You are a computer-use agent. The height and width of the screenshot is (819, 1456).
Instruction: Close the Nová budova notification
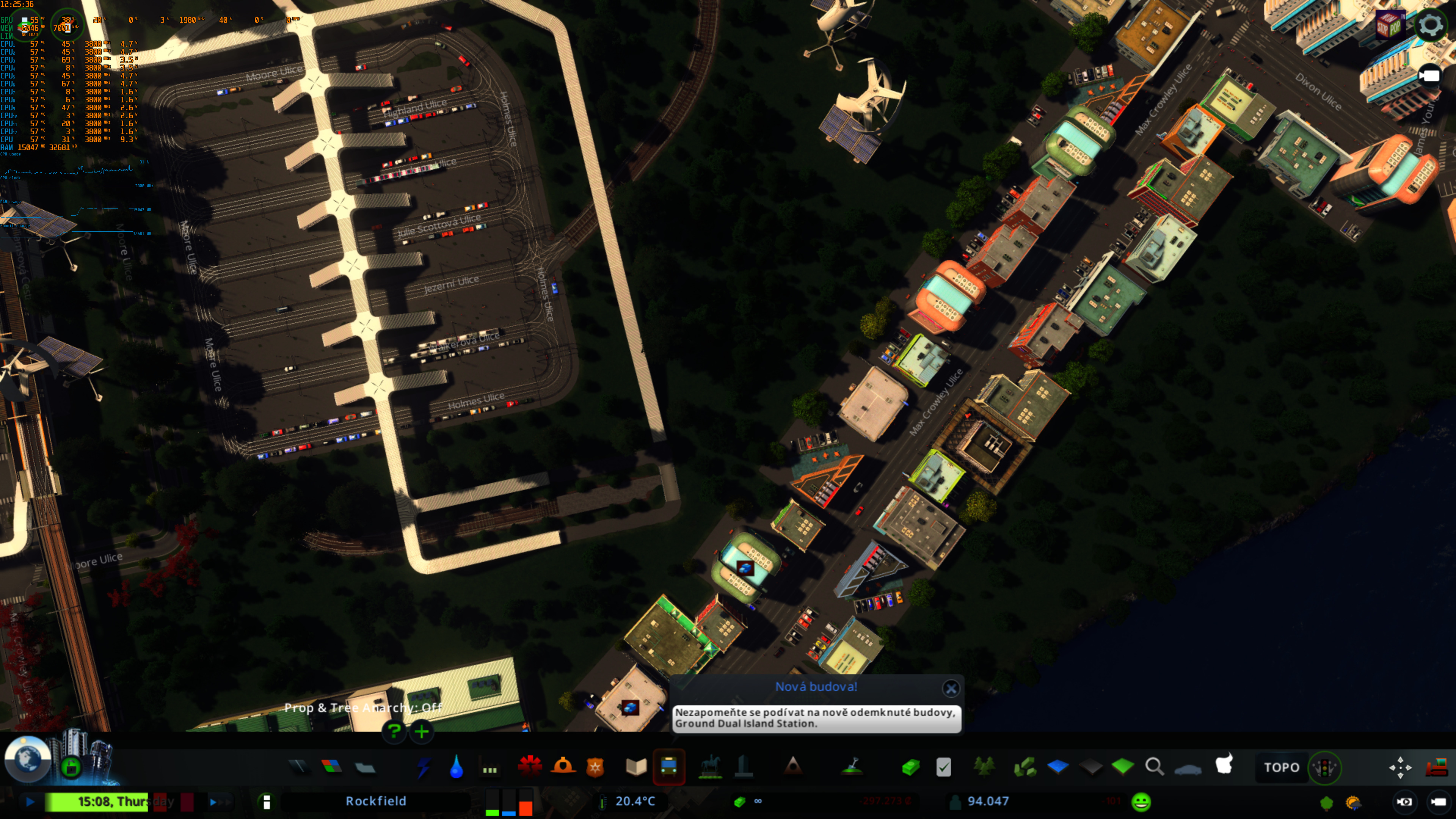(x=951, y=688)
